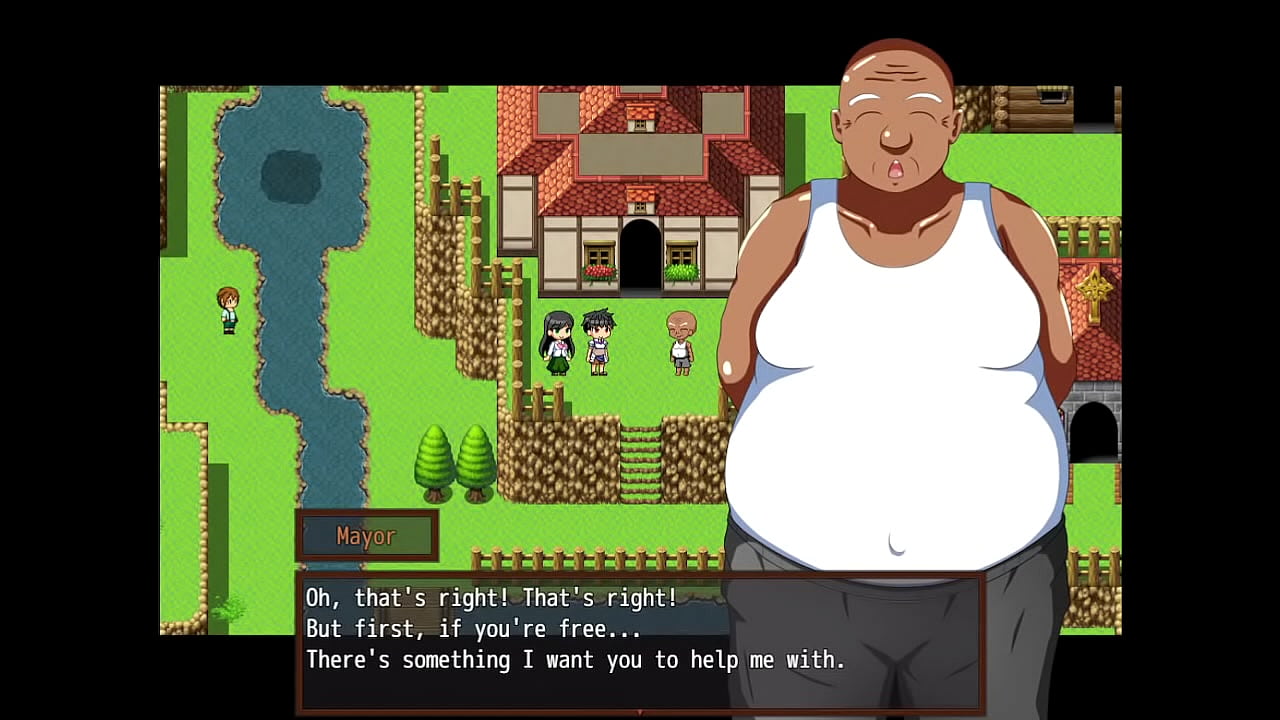Click the text line starting with Oh, that's right
Viewport: 1280px width, 720px height.
[489, 598]
